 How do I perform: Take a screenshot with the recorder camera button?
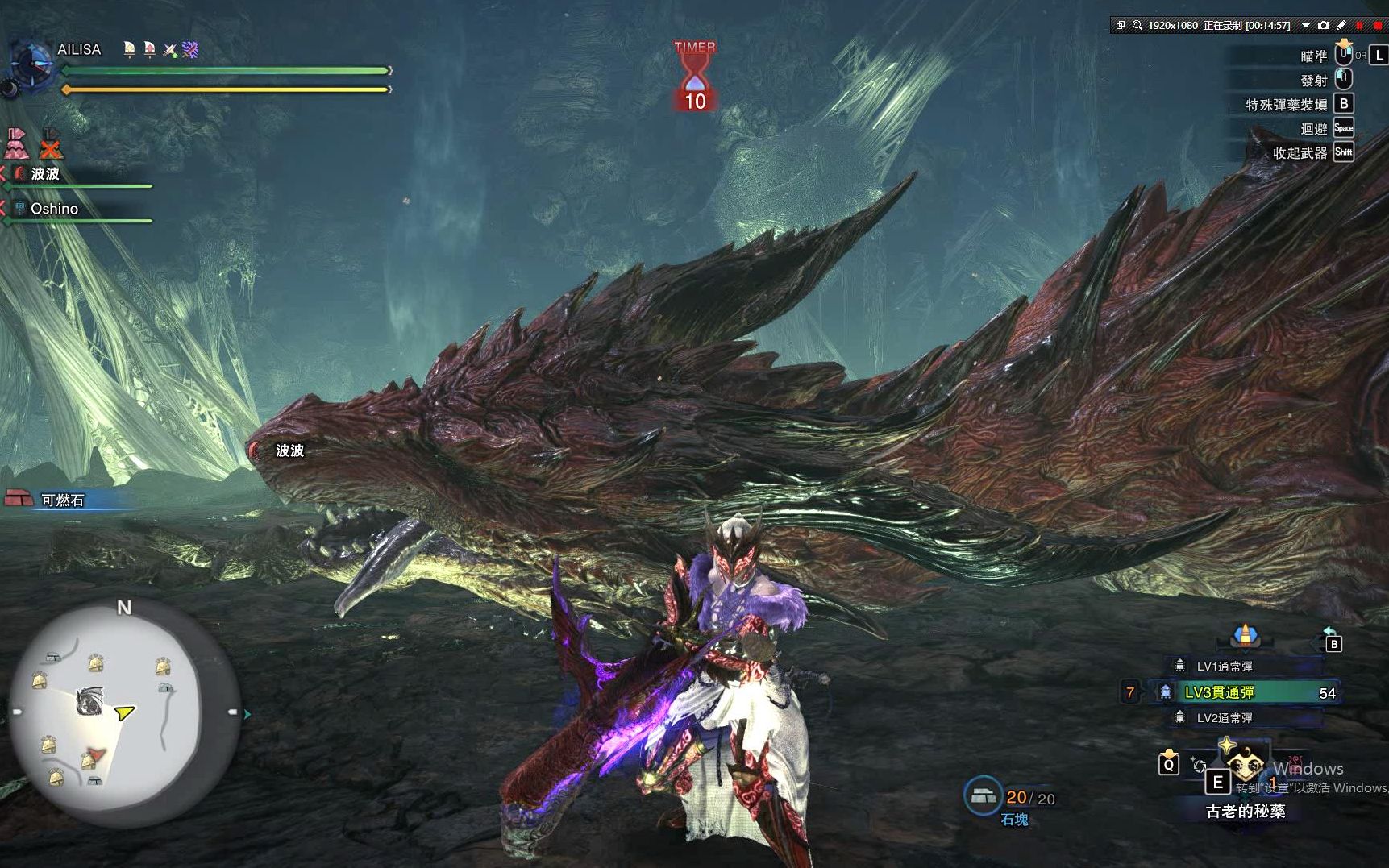pyautogui.click(x=1323, y=26)
